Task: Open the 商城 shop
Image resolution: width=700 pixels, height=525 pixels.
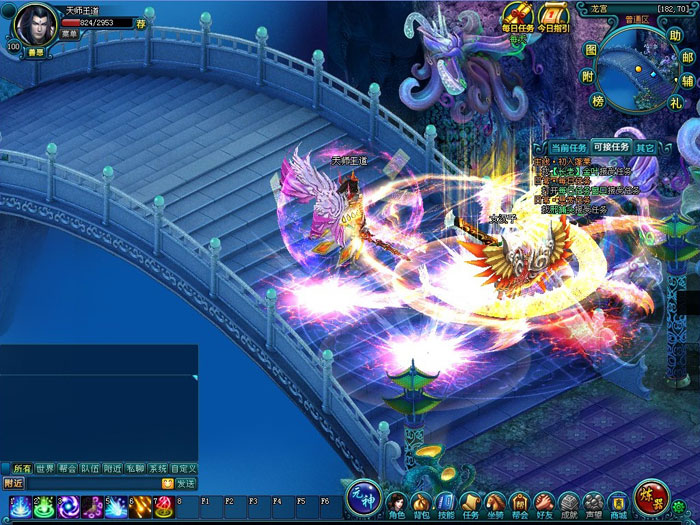Action: [619, 504]
